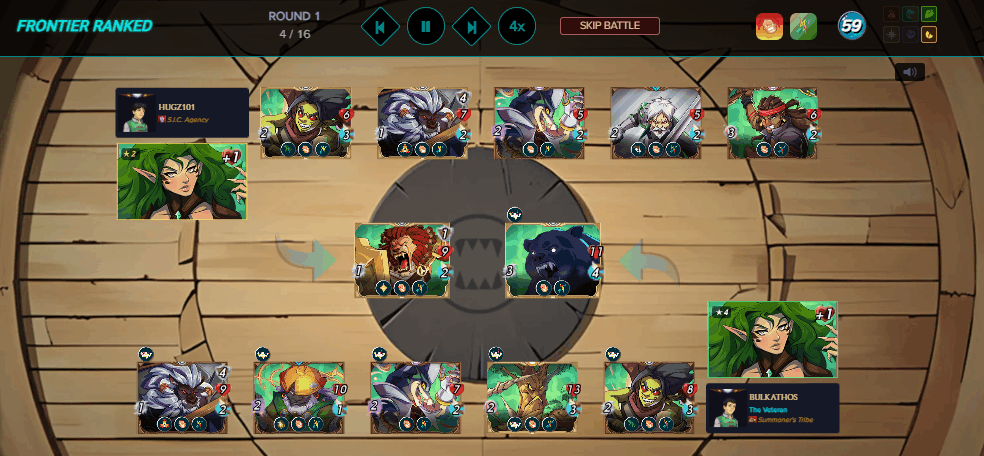
Task: Select the roaring red-bearded front-line card
Action: (402, 260)
